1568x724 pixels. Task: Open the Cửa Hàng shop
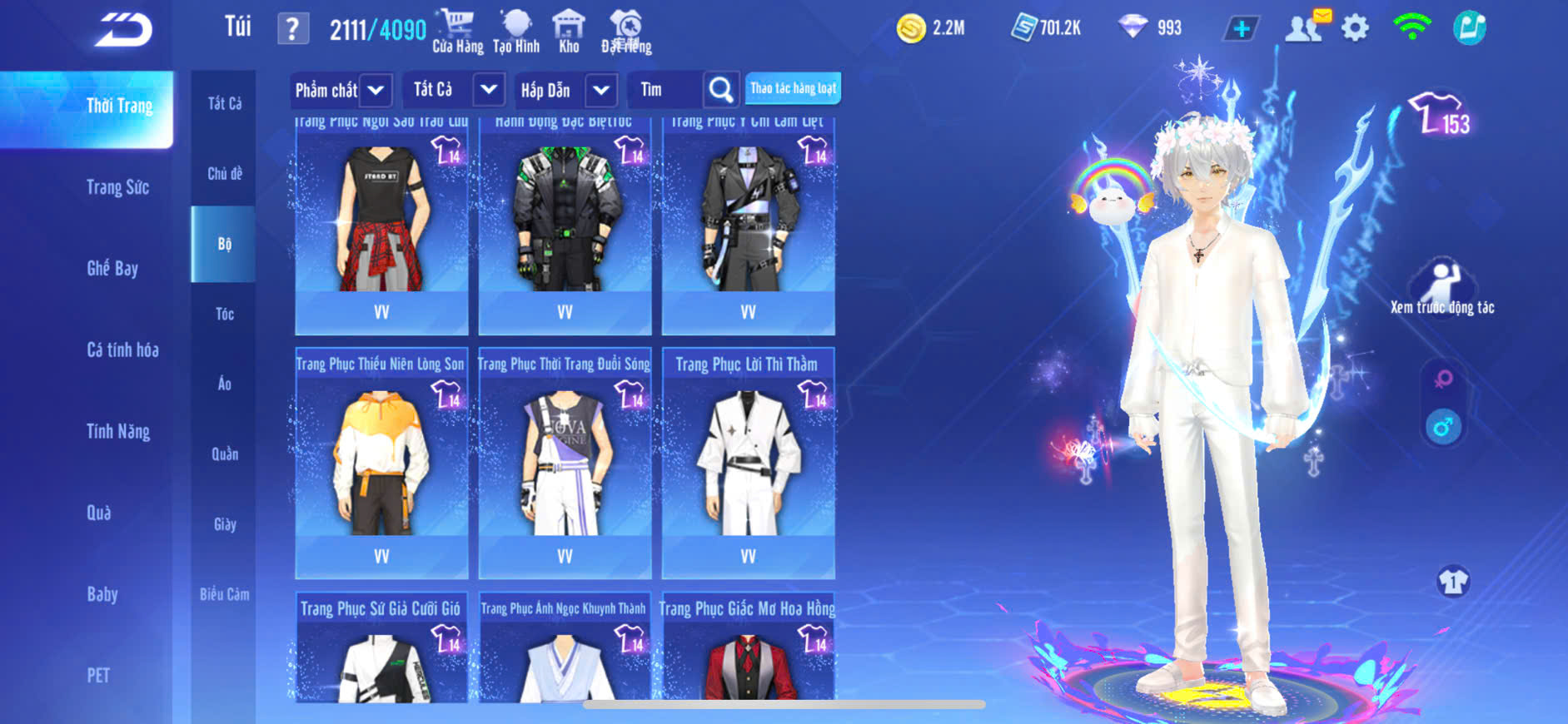click(x=457, y=32)
